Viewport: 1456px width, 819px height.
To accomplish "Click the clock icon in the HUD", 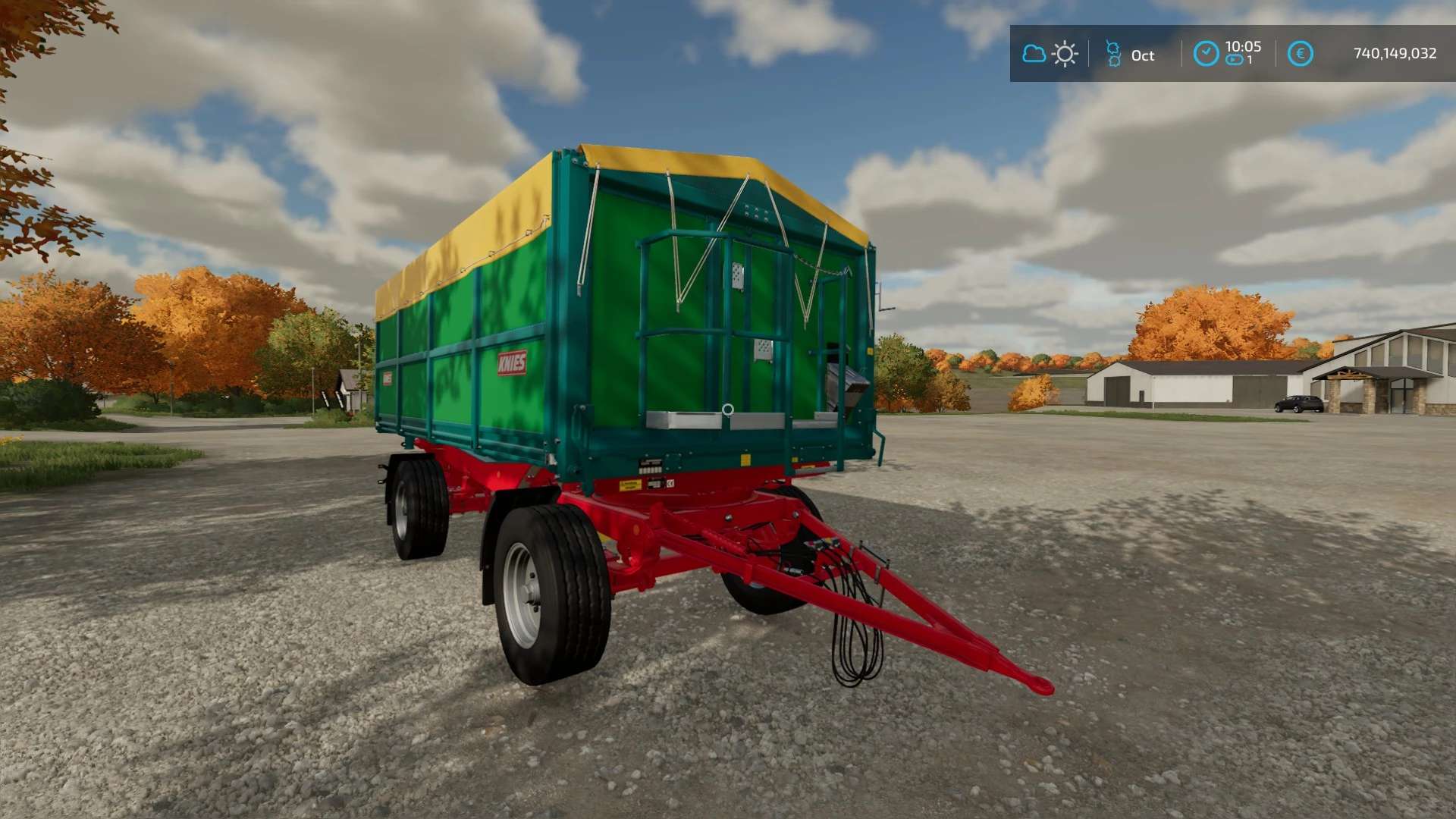I will (1206, 54).
